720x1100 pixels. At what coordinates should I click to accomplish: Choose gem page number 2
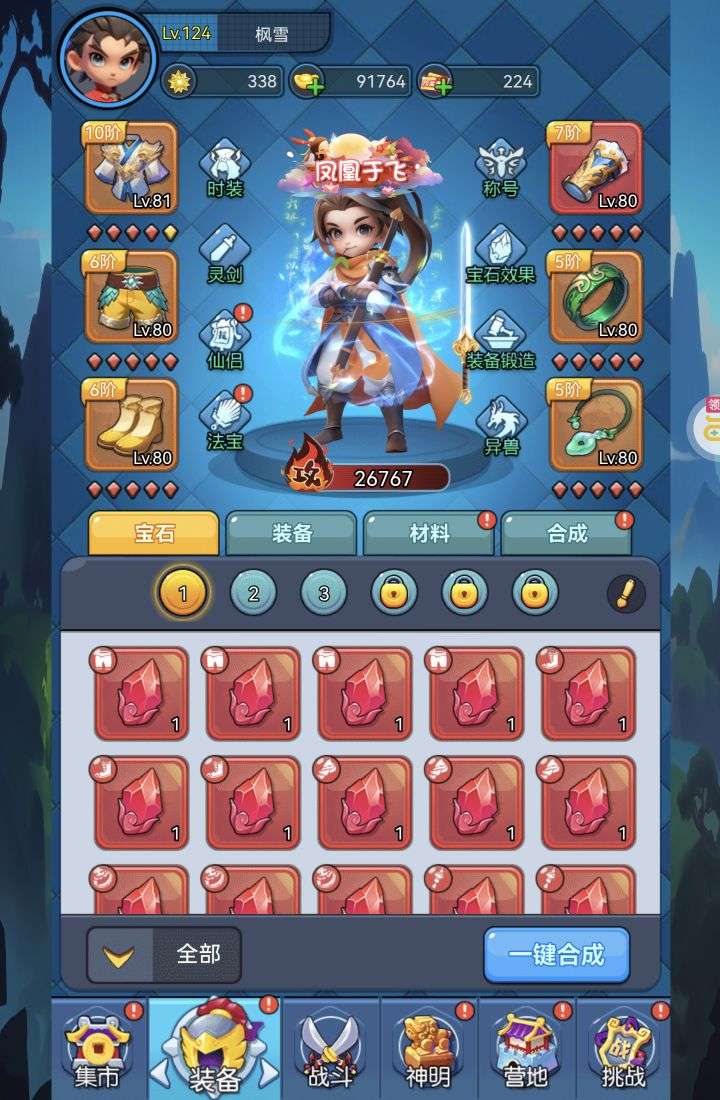coord(254,594)
